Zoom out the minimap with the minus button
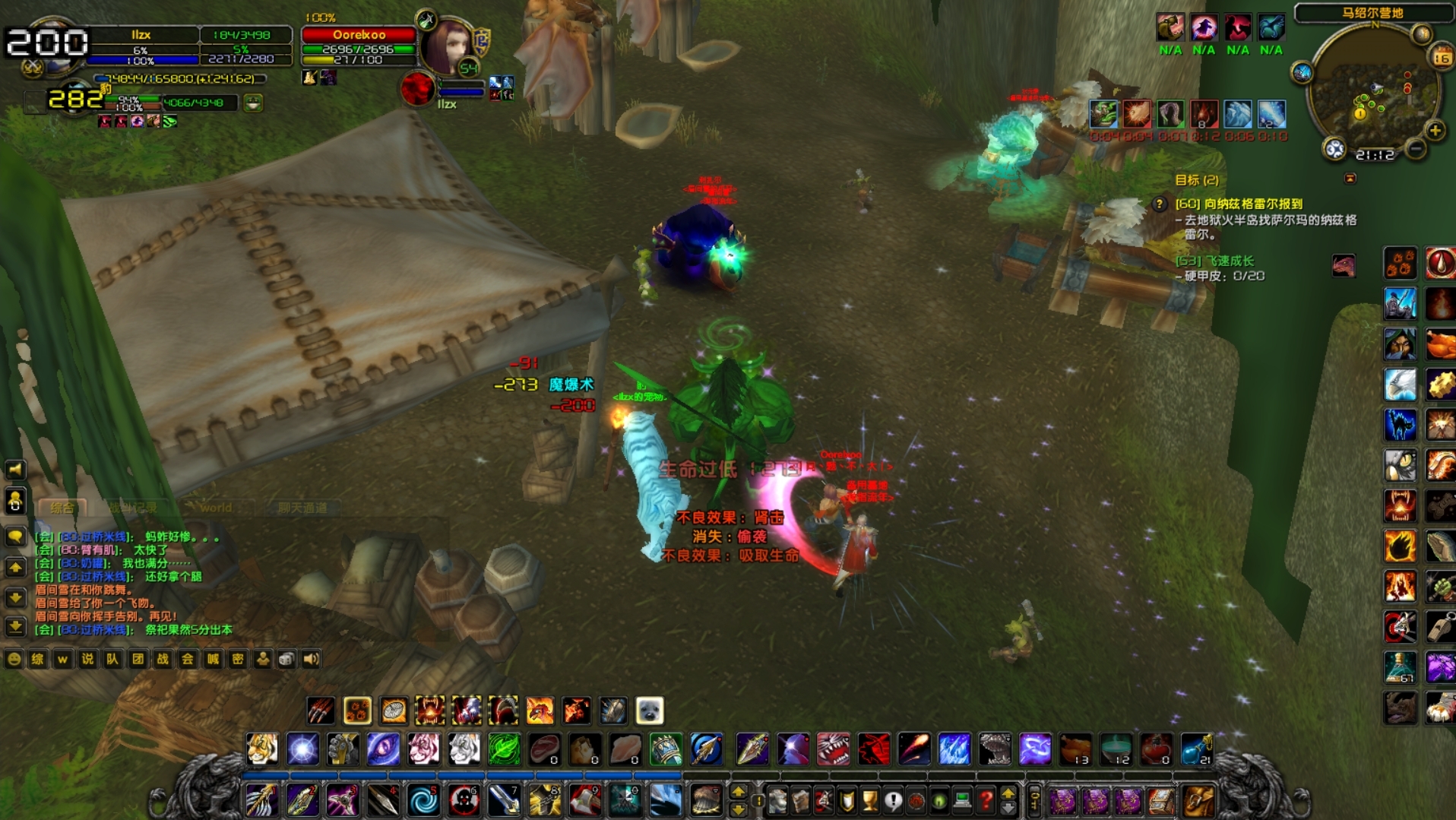The image size is (1456, 820). (x=1416, y=149)
